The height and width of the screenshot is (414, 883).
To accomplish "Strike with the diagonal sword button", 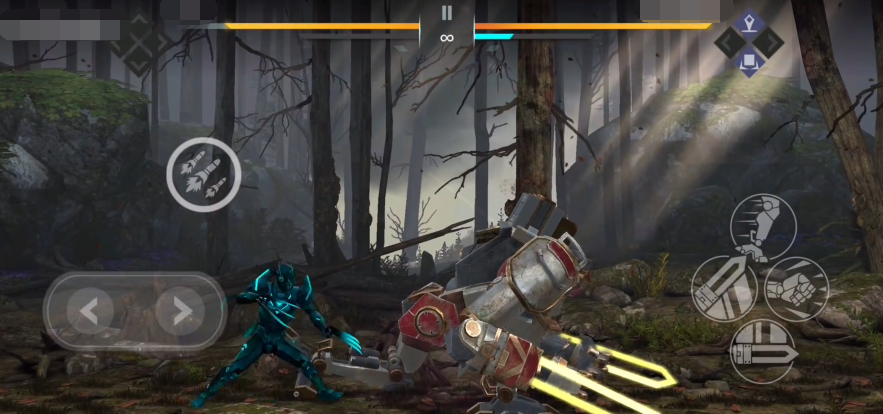I will (724, 289).
